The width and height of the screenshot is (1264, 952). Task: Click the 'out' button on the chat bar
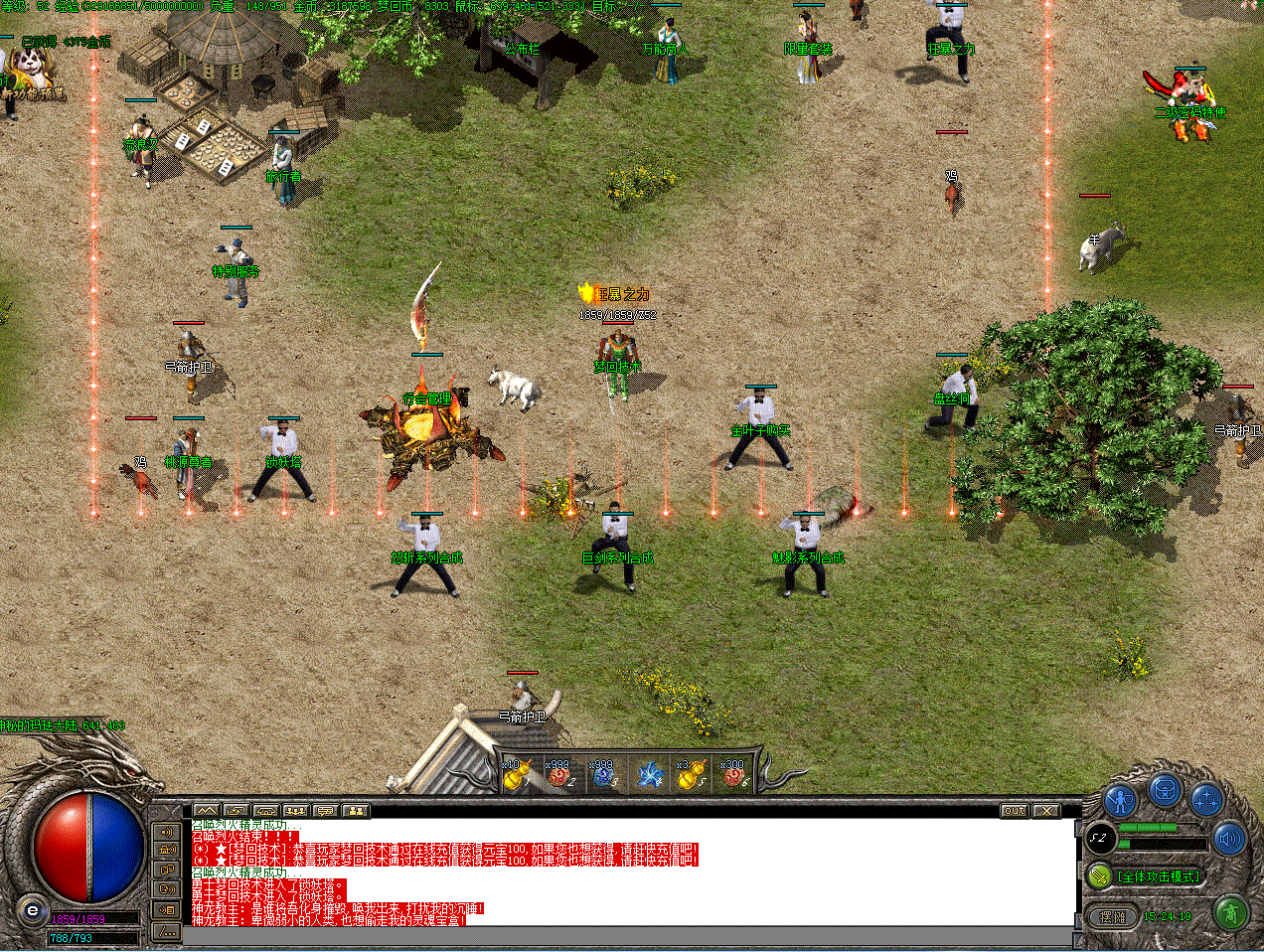(1014, 811)
